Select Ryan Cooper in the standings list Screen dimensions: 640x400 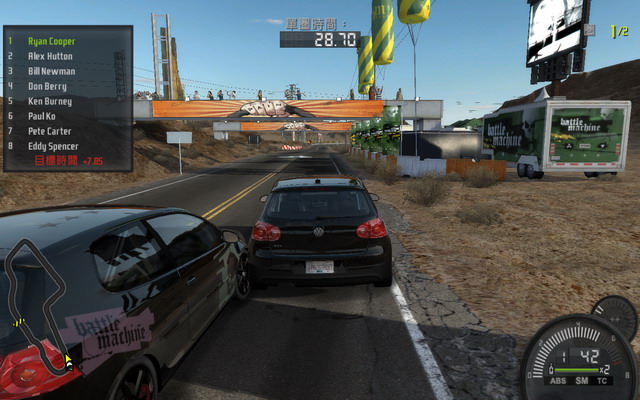52,42
